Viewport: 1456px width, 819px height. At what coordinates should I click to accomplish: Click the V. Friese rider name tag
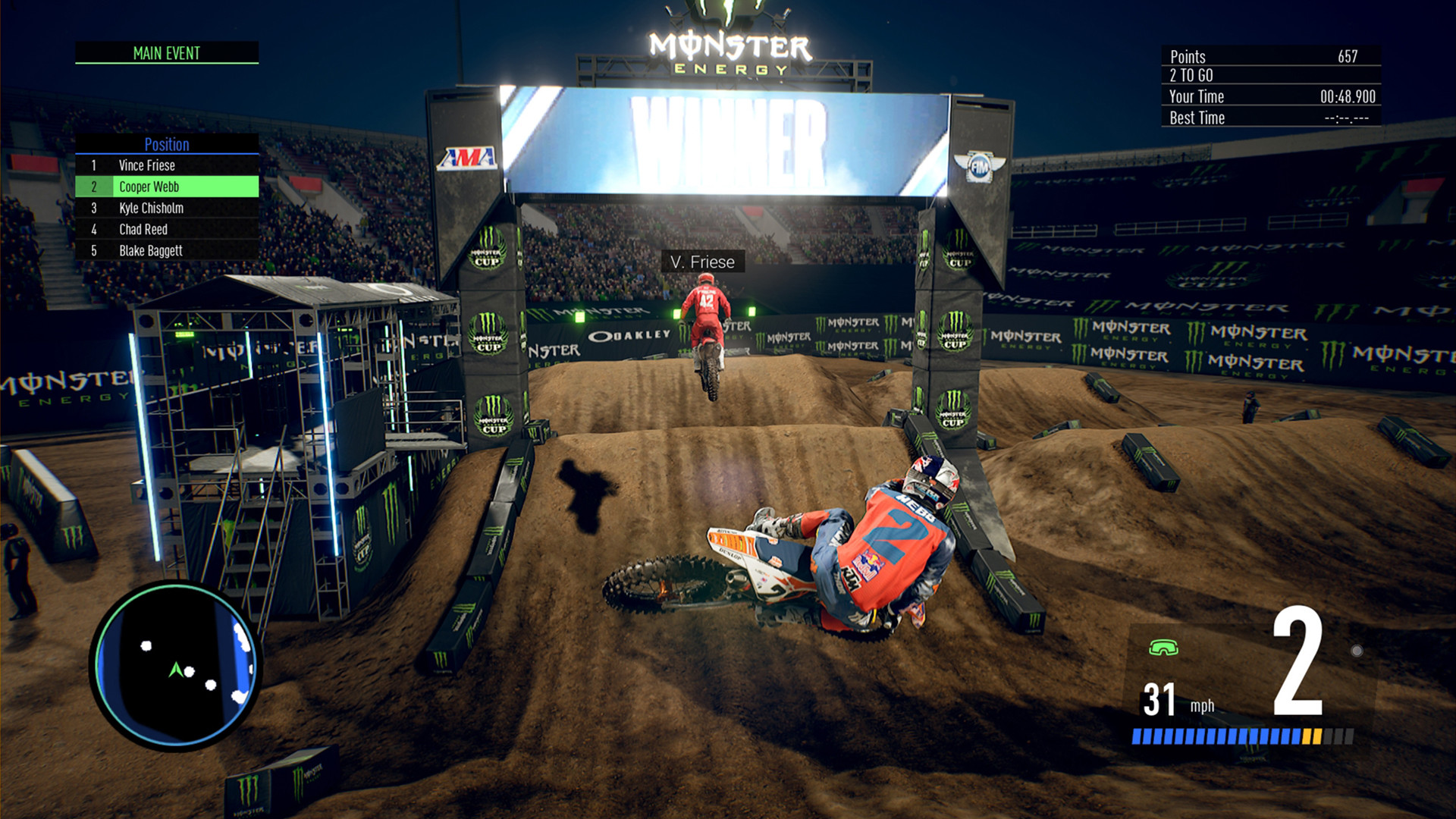702,262
